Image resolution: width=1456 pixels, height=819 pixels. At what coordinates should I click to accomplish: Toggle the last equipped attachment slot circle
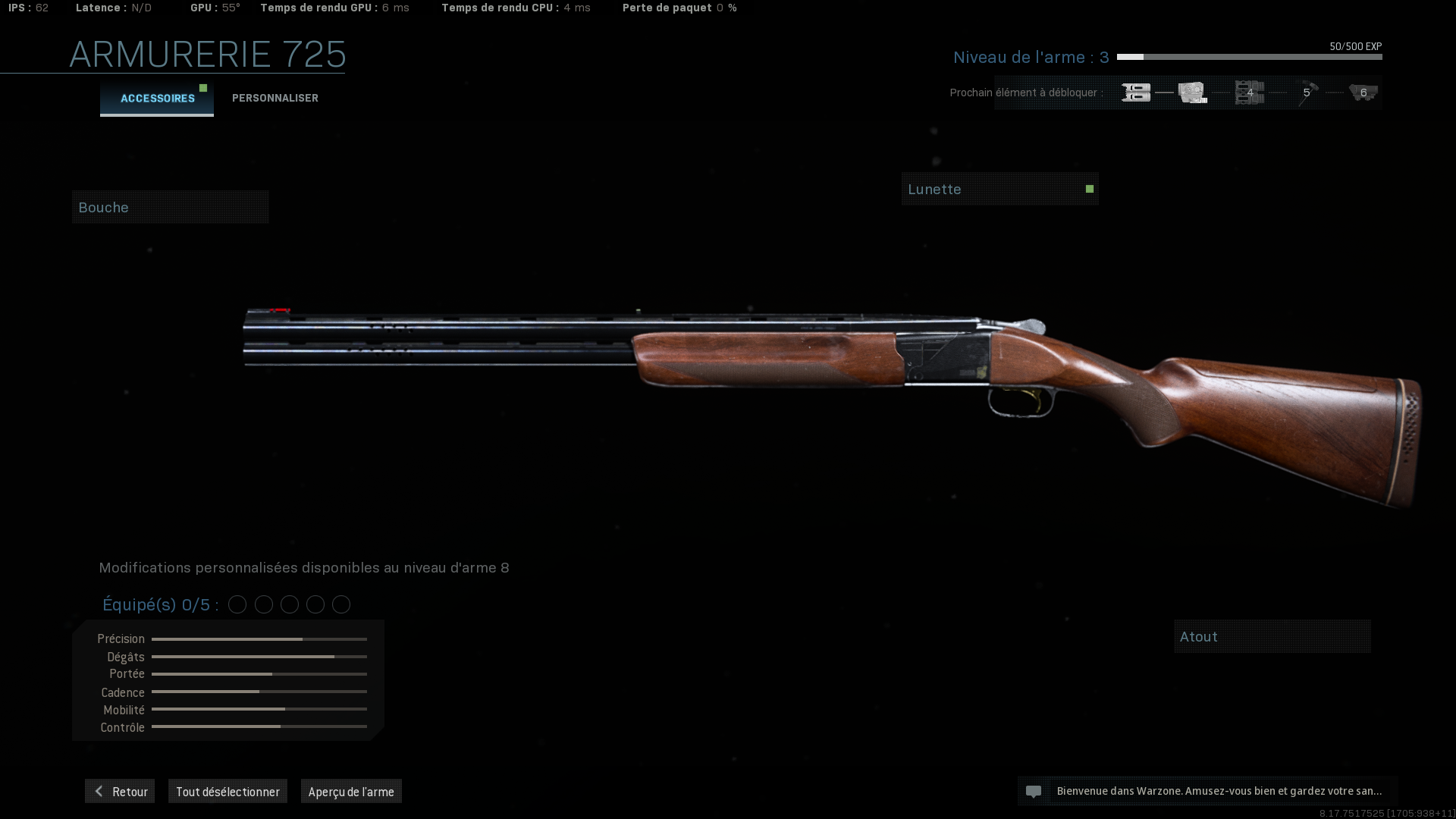pyautogui.click(x=340, y=604)
